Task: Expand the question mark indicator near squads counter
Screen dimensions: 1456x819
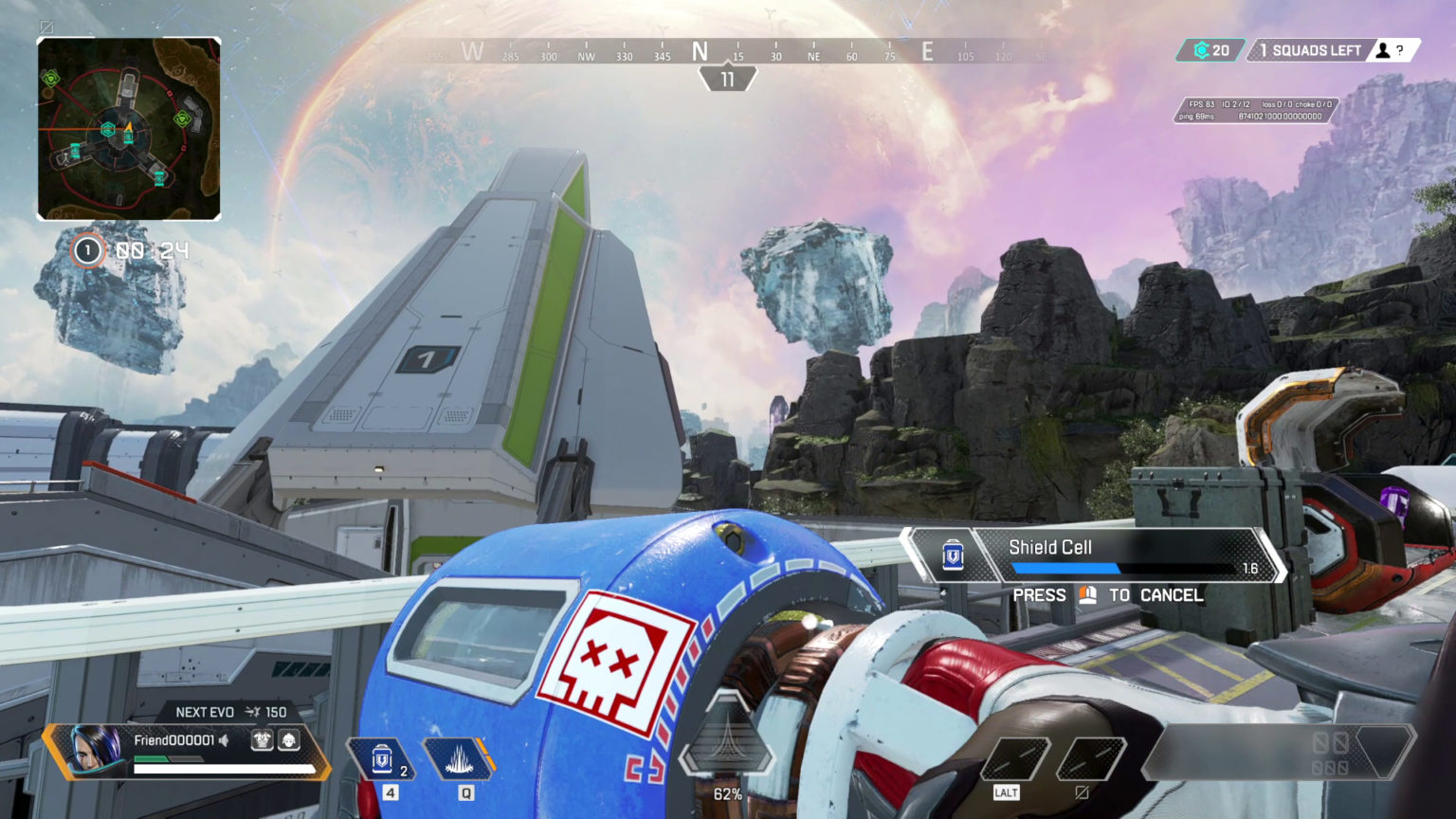Action: point(1400,50)
